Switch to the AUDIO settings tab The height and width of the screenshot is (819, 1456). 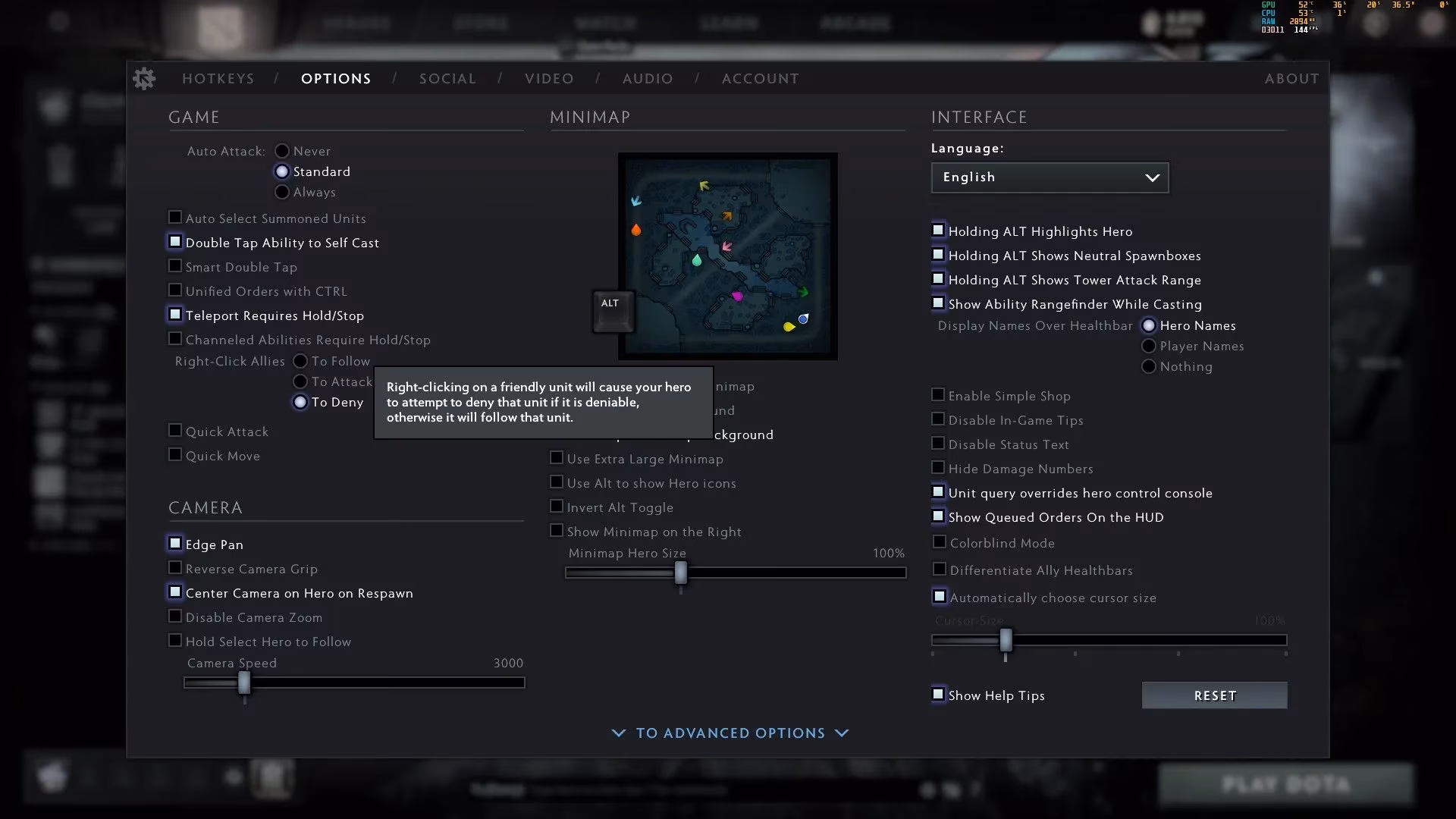point(648,78)
